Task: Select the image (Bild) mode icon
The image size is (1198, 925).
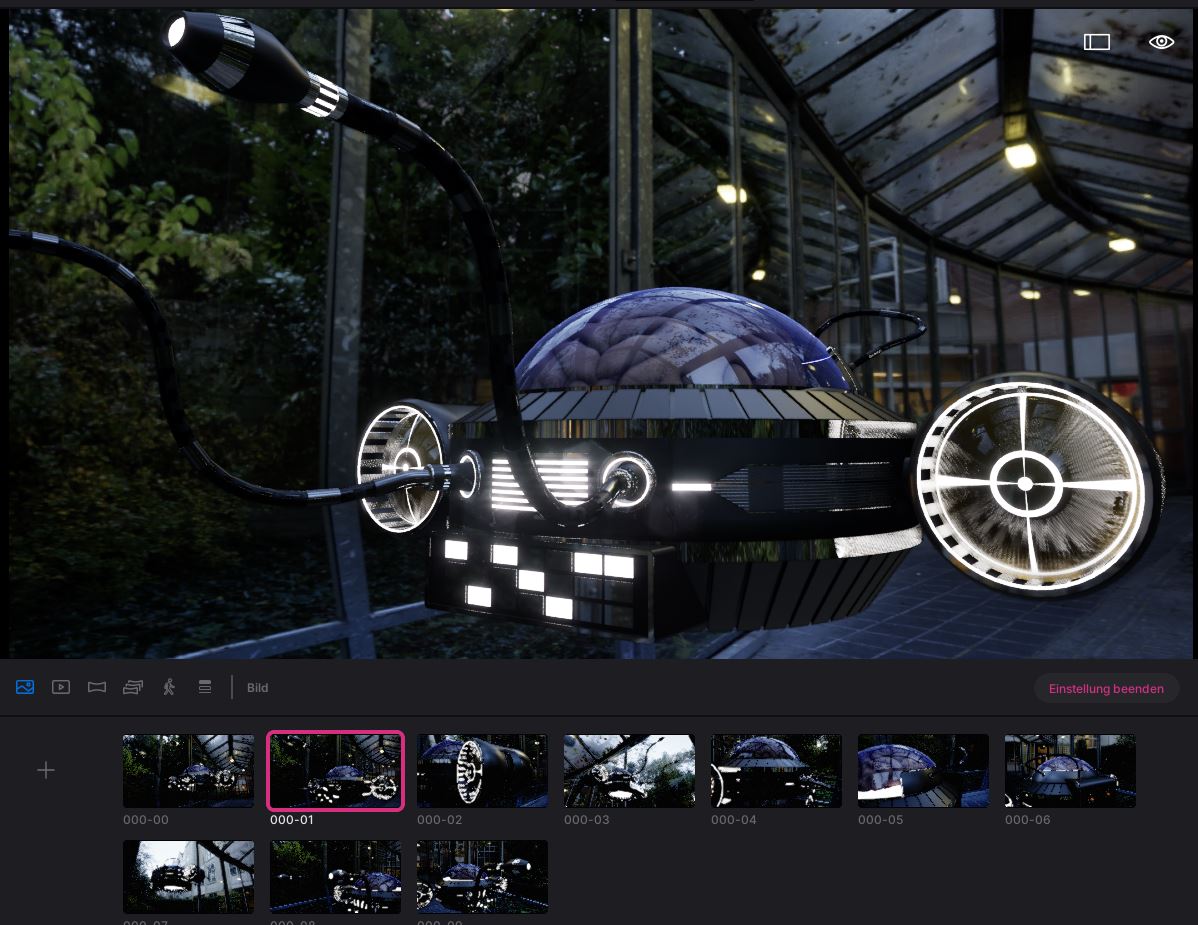Action: (x=25, y=687)
